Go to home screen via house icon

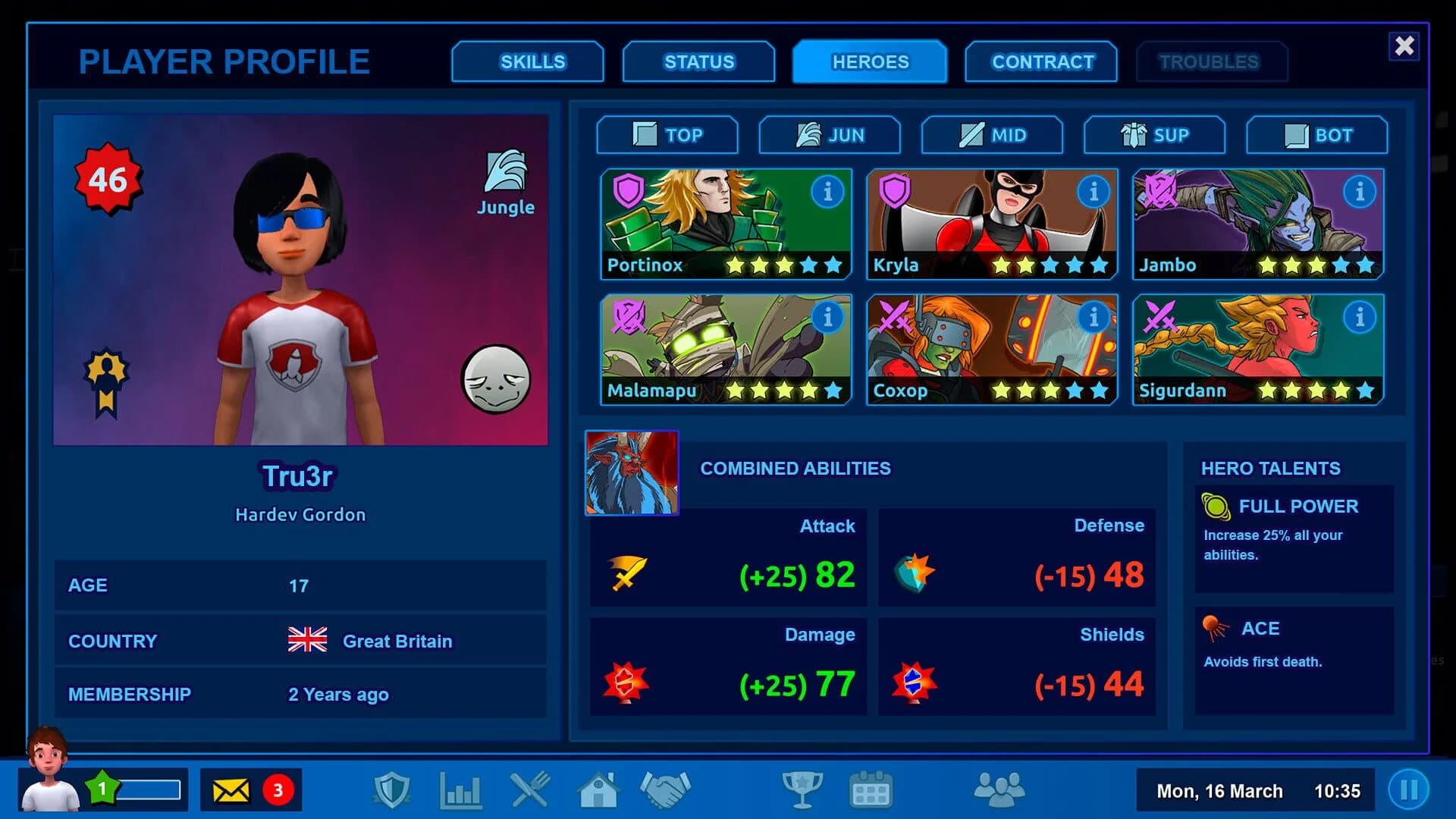(x=599, y=790)
